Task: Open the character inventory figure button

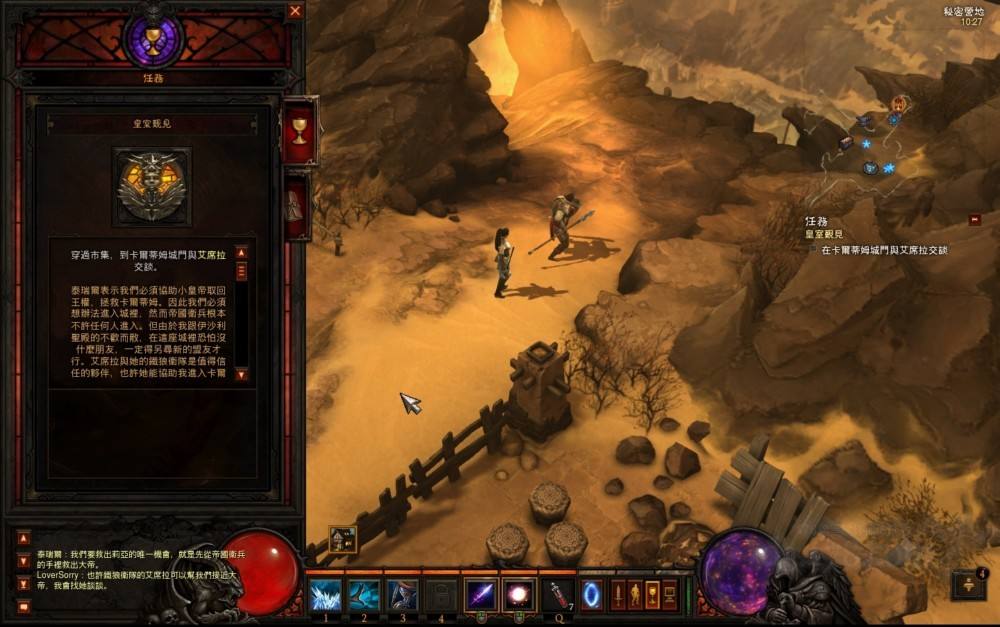Action: coord(635,595)
